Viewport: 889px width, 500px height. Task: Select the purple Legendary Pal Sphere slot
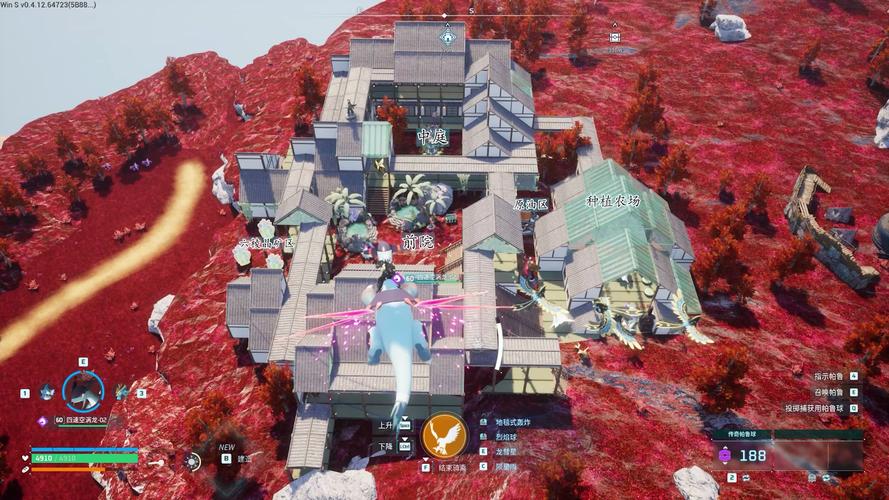(x=725, y=455)
